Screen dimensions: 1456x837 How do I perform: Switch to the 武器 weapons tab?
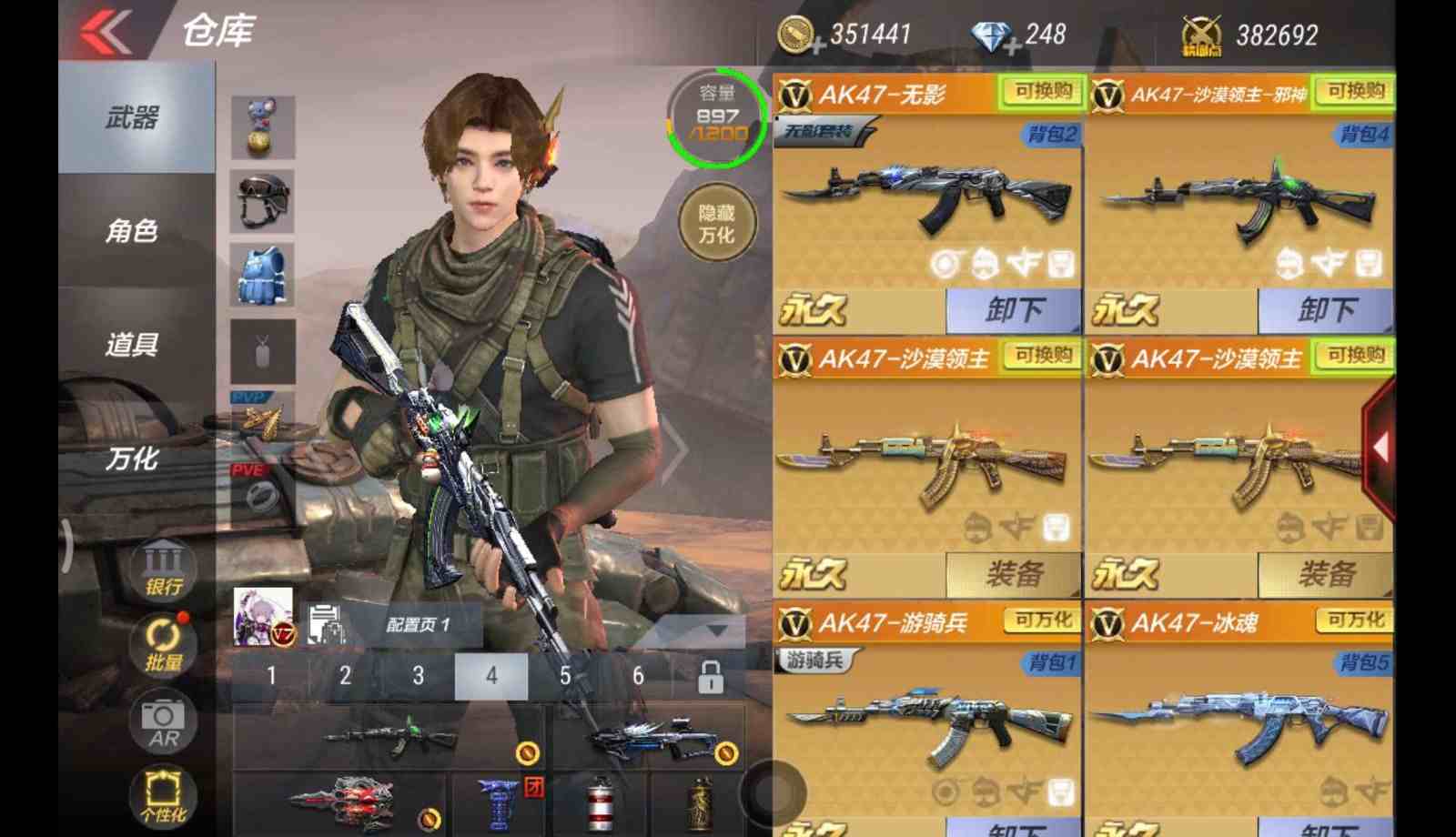tap(133, 117)
